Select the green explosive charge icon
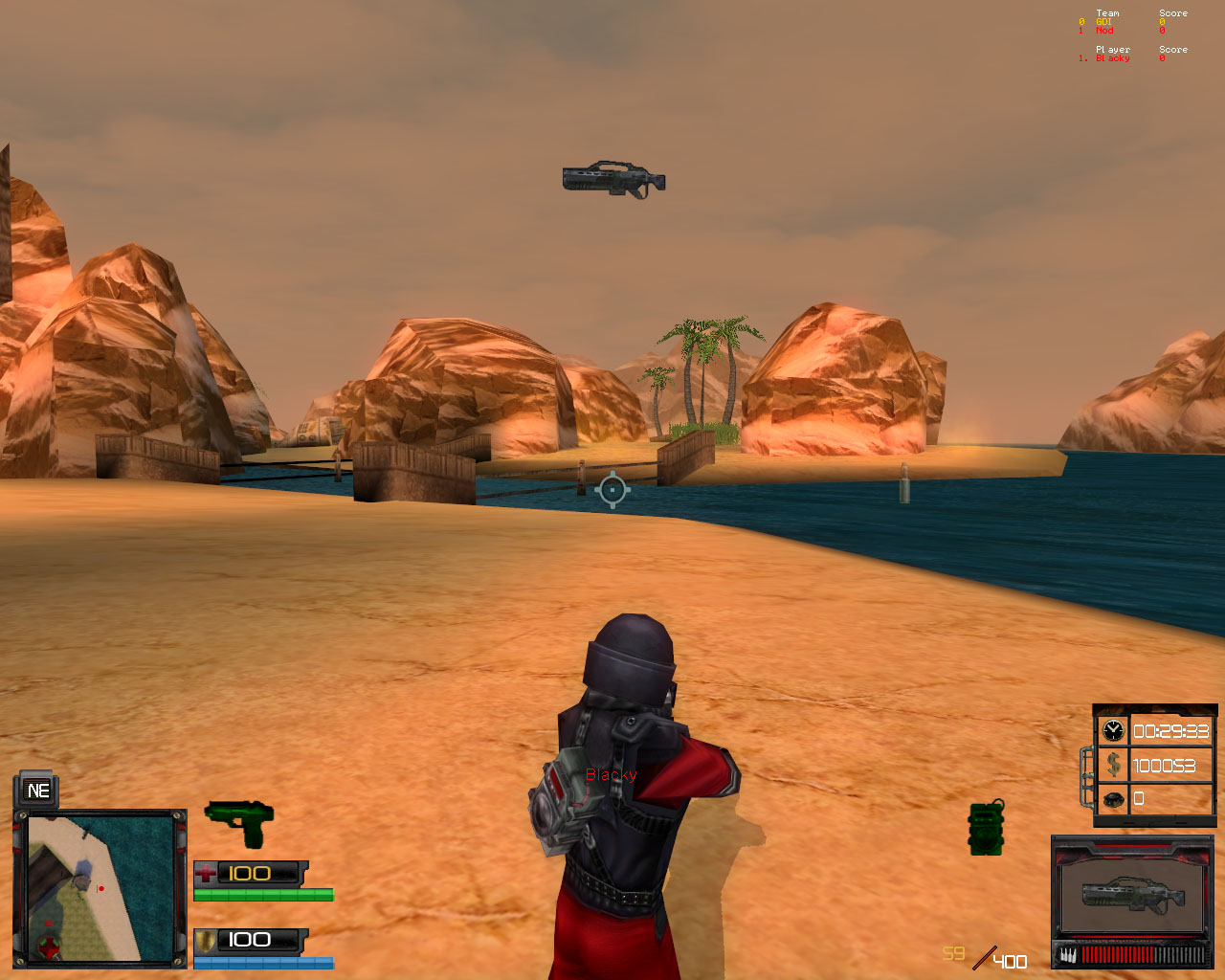 coord(986,828)
